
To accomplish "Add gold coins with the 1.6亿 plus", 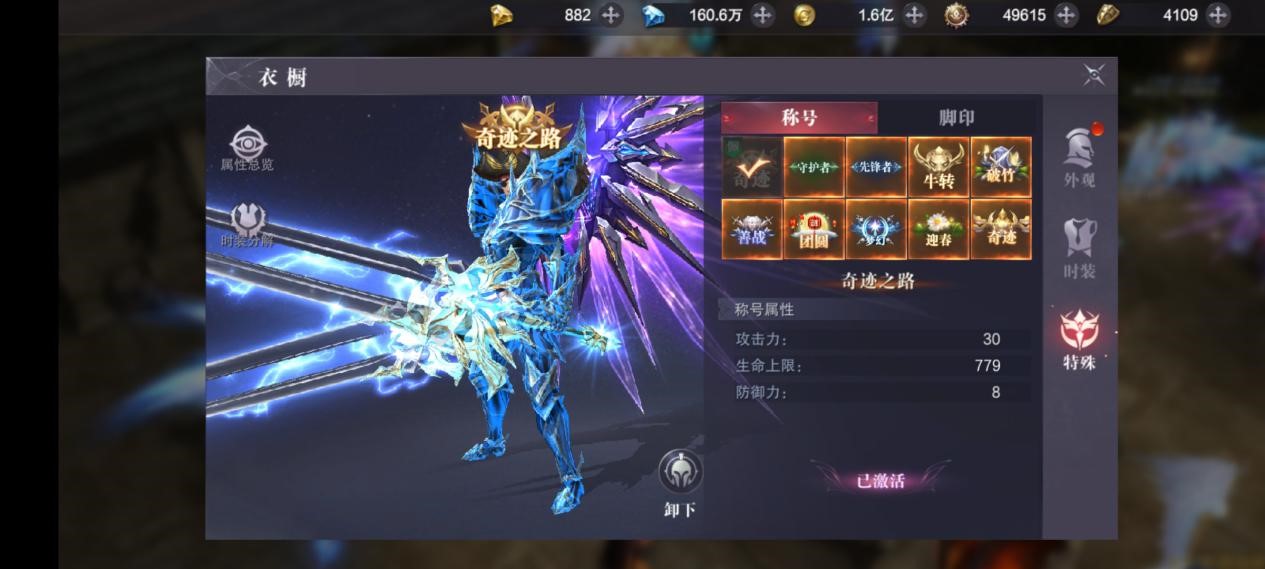I will [914, 15].
